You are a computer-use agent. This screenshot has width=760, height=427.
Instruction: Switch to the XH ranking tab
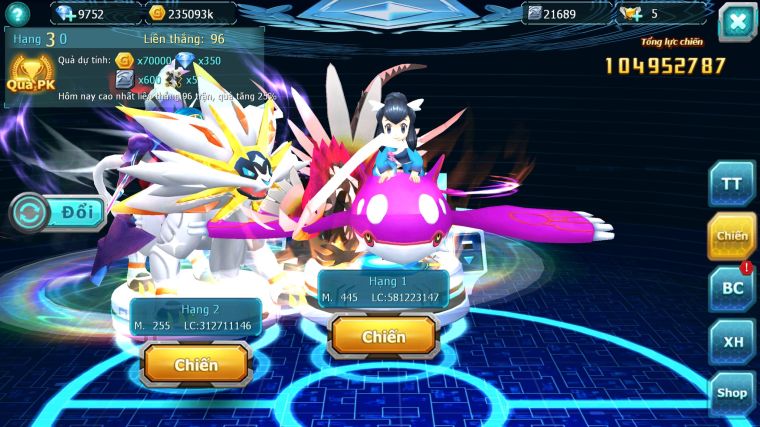731,341
